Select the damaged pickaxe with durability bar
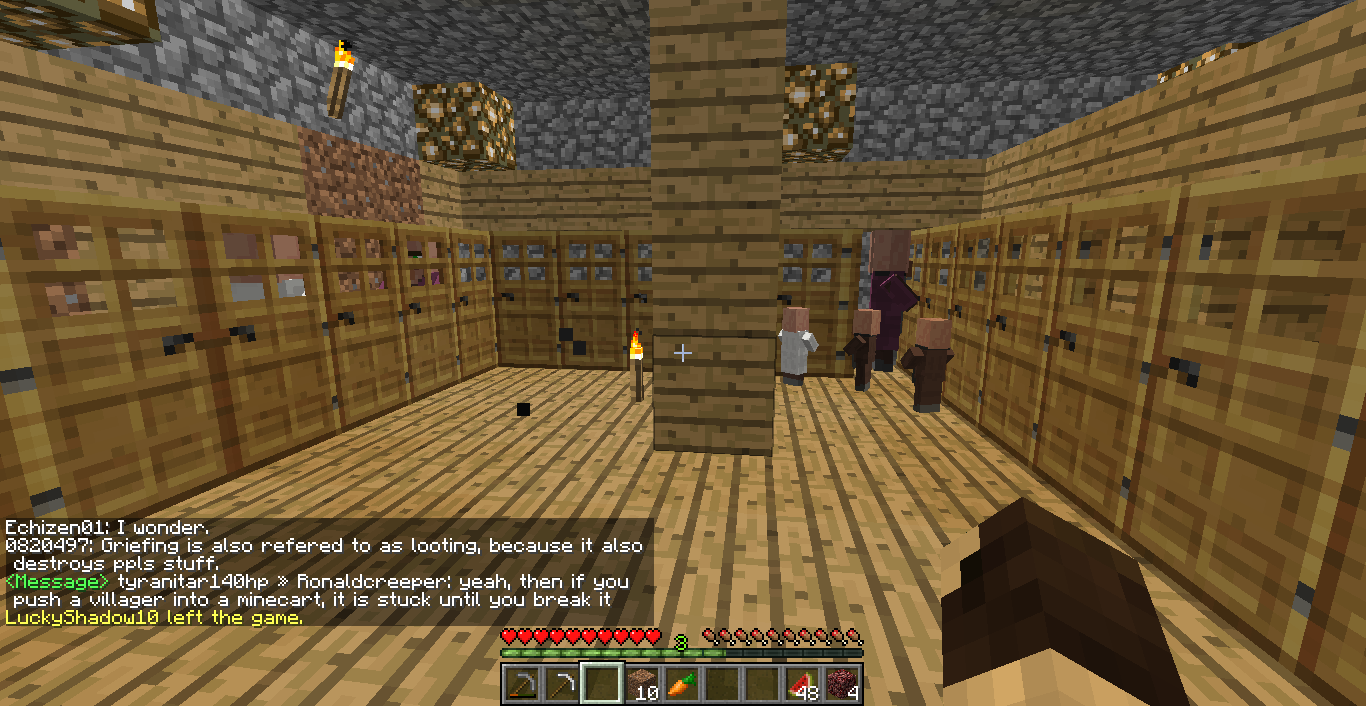 [521, 684]
